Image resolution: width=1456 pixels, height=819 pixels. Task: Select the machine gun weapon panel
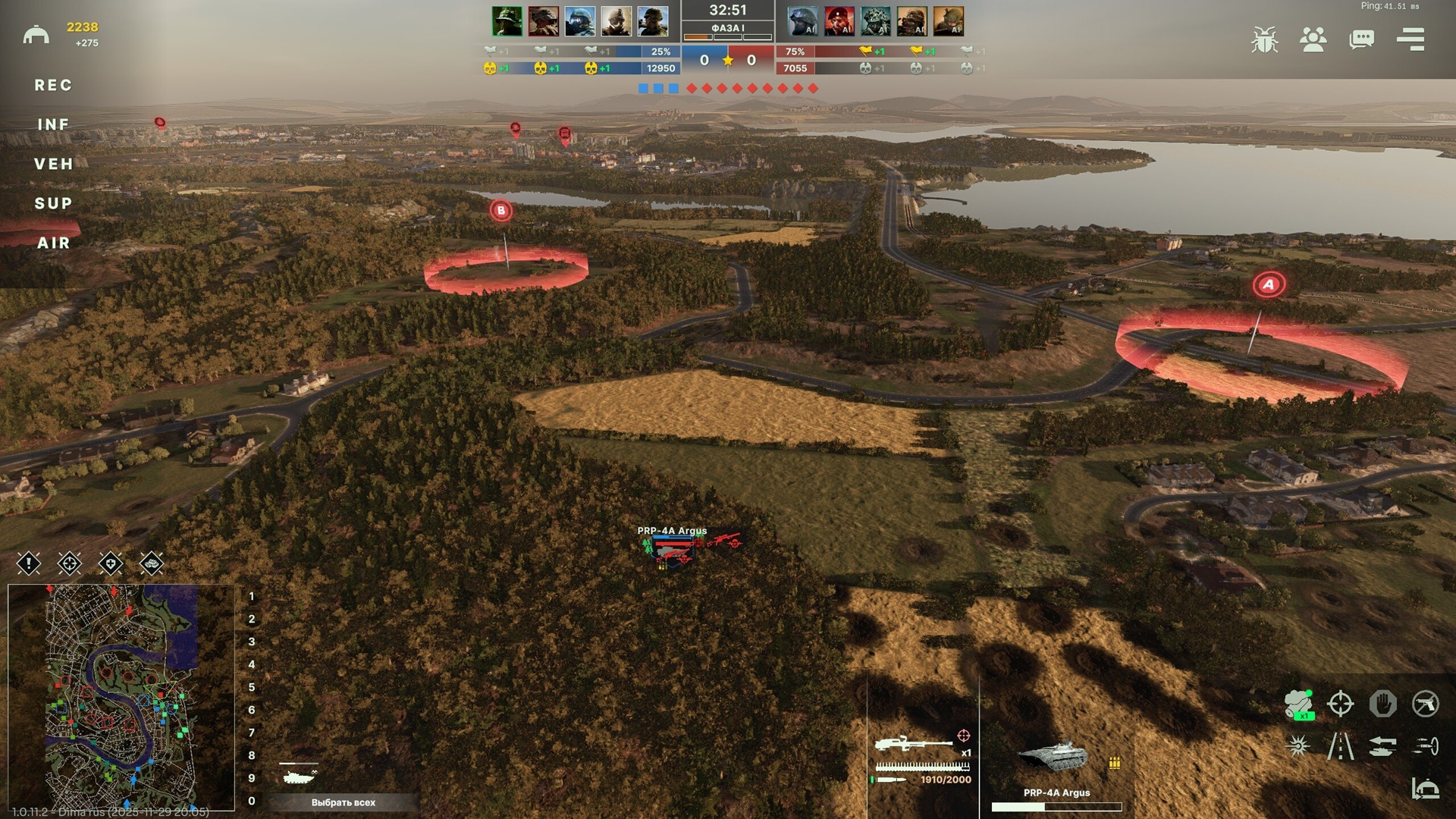(x=922, y=757)
